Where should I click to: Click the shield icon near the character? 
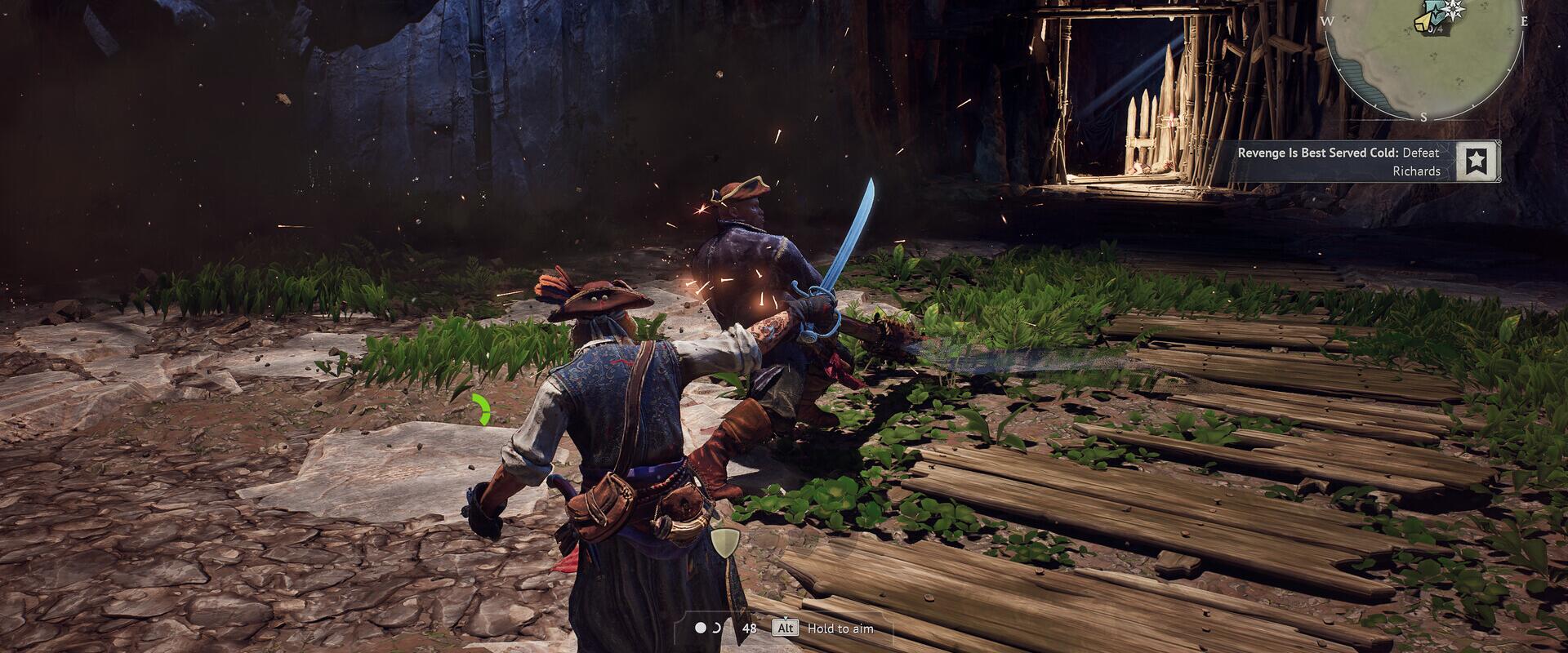click(x=724, y=543)
